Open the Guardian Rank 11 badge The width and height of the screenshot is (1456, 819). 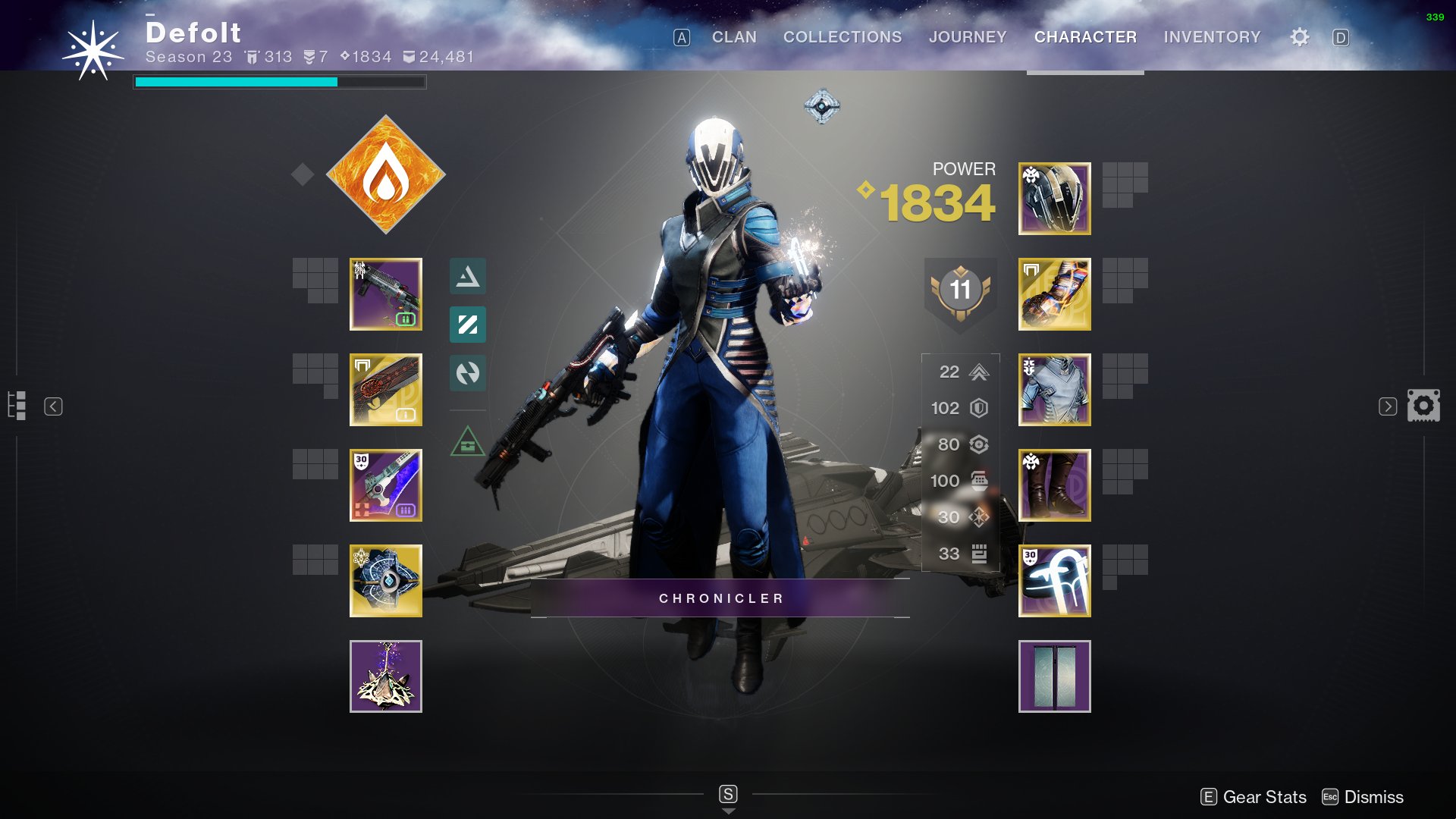pyautogui.click(x=960, y=291)
